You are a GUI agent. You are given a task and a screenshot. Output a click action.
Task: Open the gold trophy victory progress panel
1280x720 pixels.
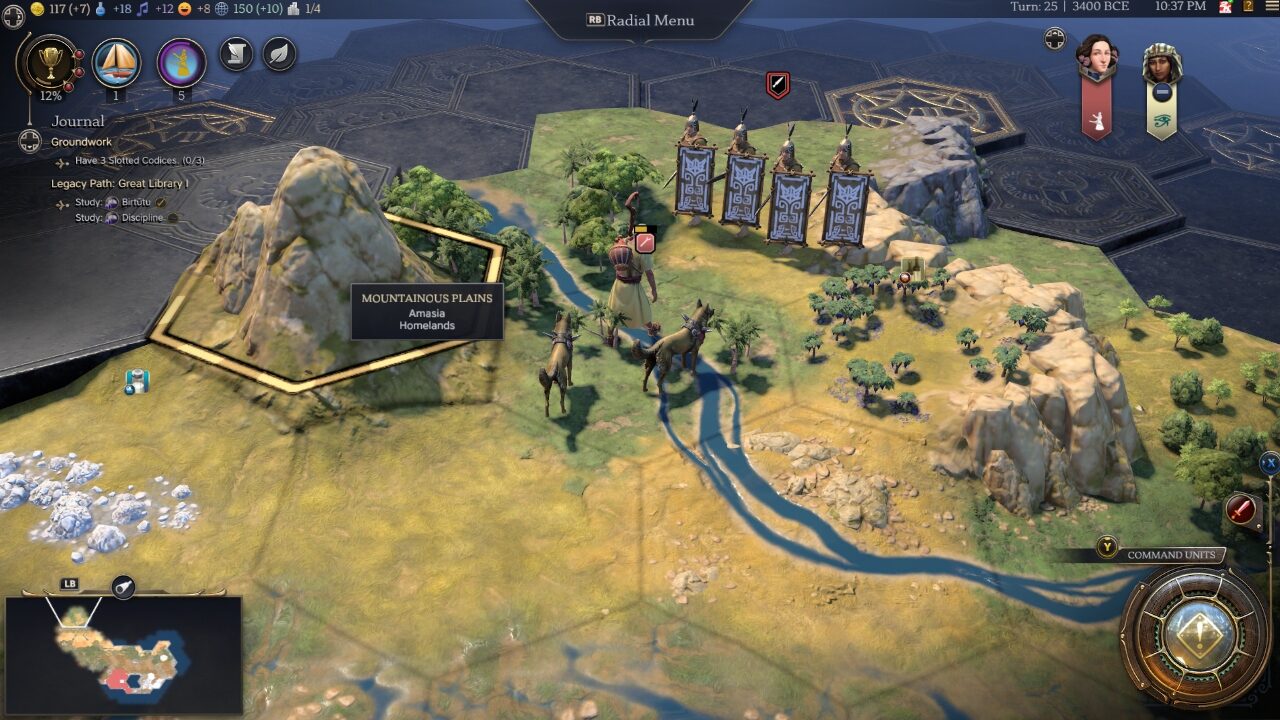[46, 64]
